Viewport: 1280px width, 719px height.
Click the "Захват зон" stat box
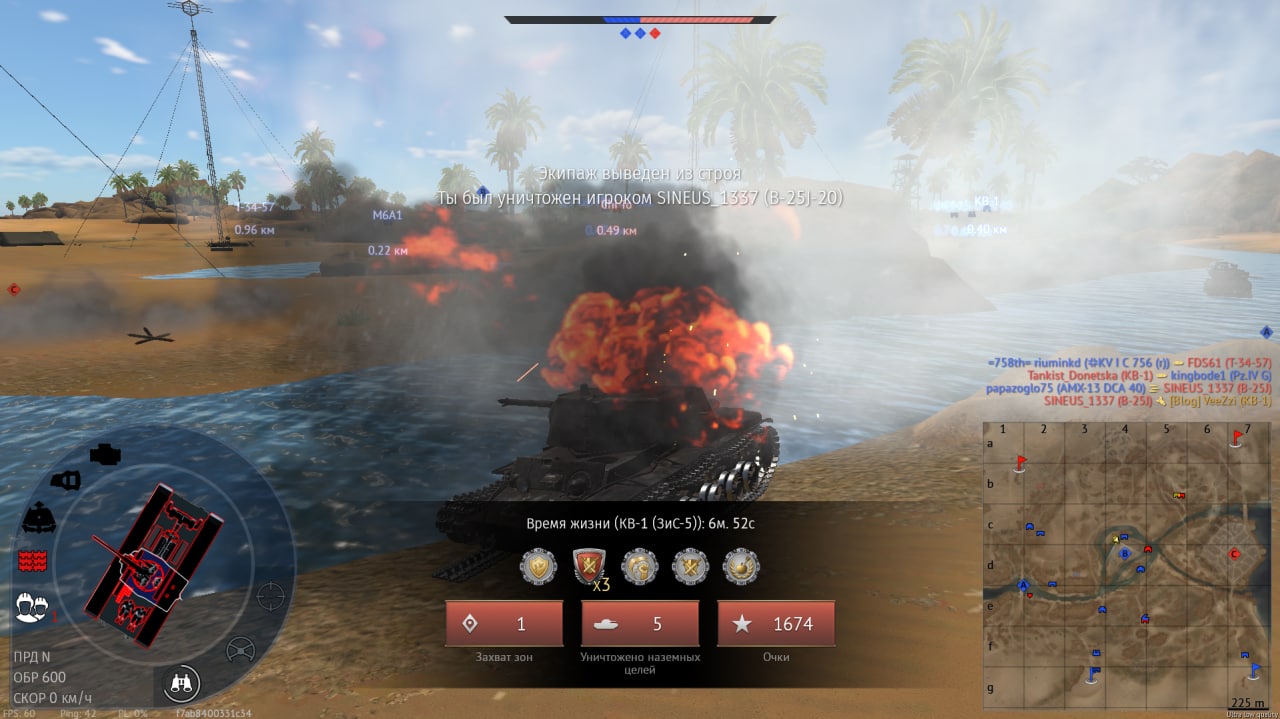pyautogui.click(x=504, y=624)
